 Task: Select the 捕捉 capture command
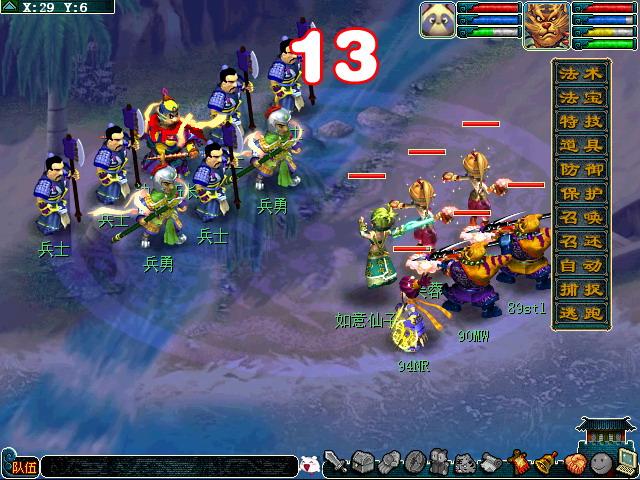581,292
